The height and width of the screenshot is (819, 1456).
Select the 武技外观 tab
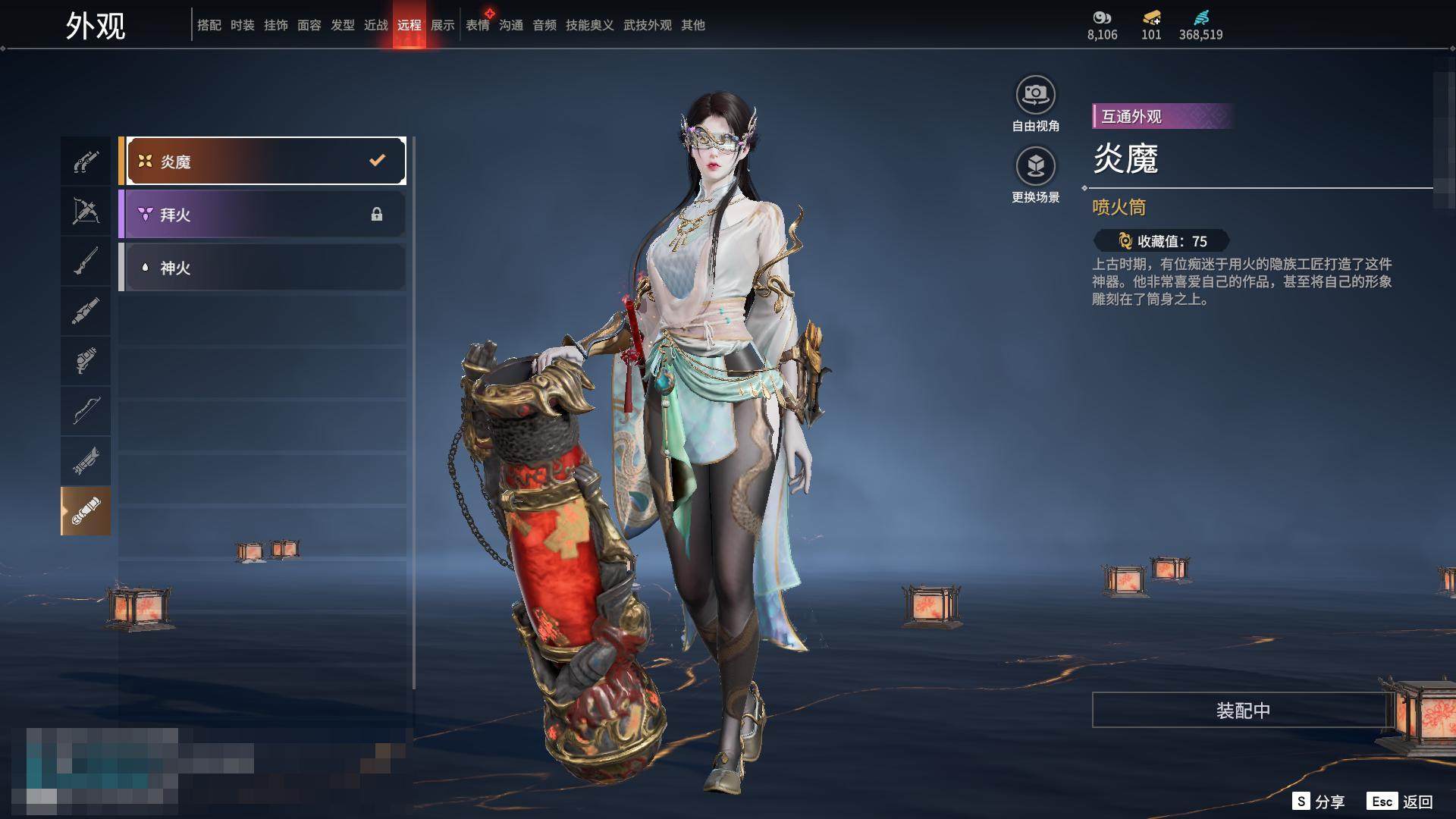click(648, 25)
